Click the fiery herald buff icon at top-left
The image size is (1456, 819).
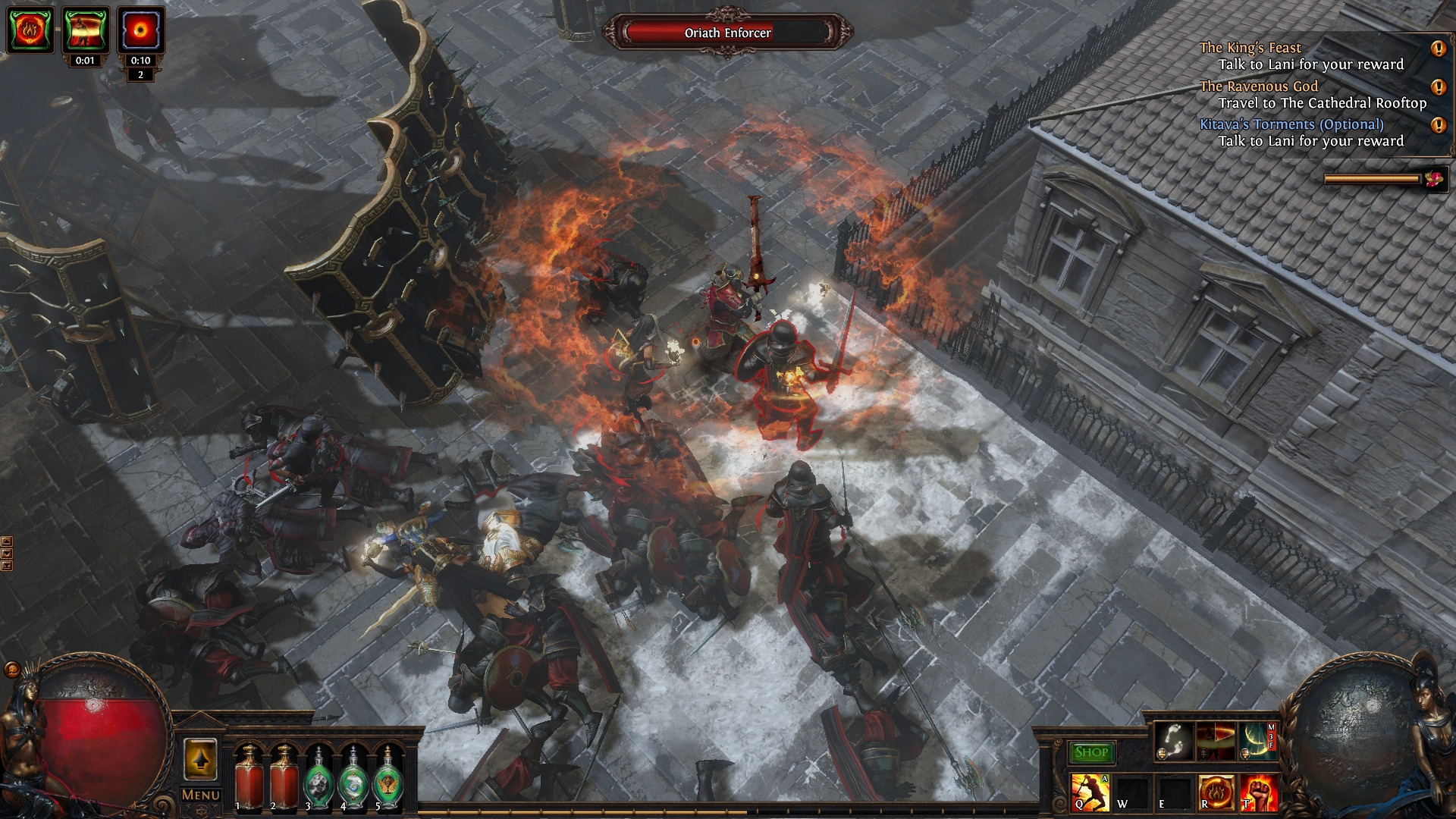(x=29, y=30)
